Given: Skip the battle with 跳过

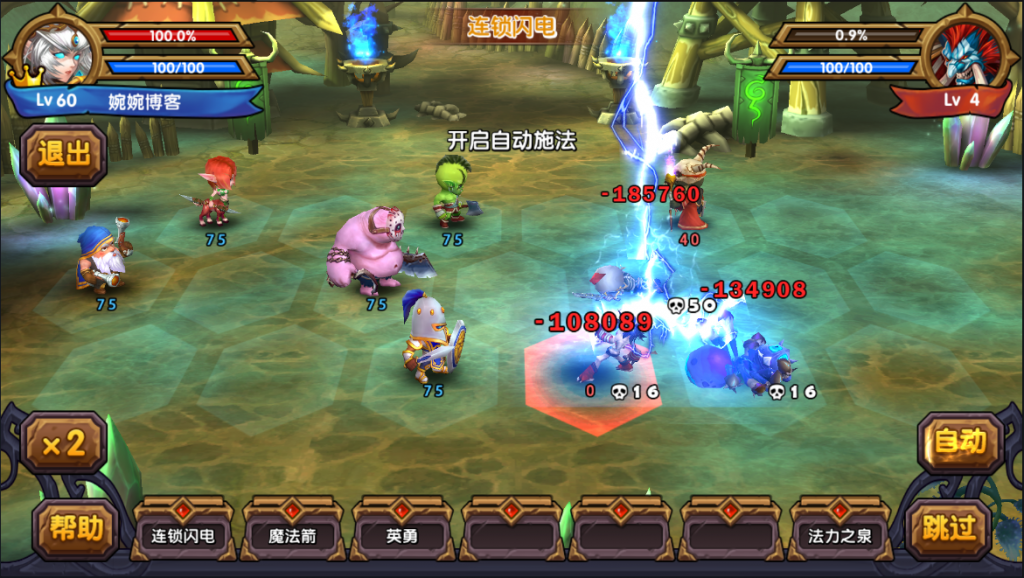Looking at the screenshot, I should pyautogui.click(x=948, y=529).
